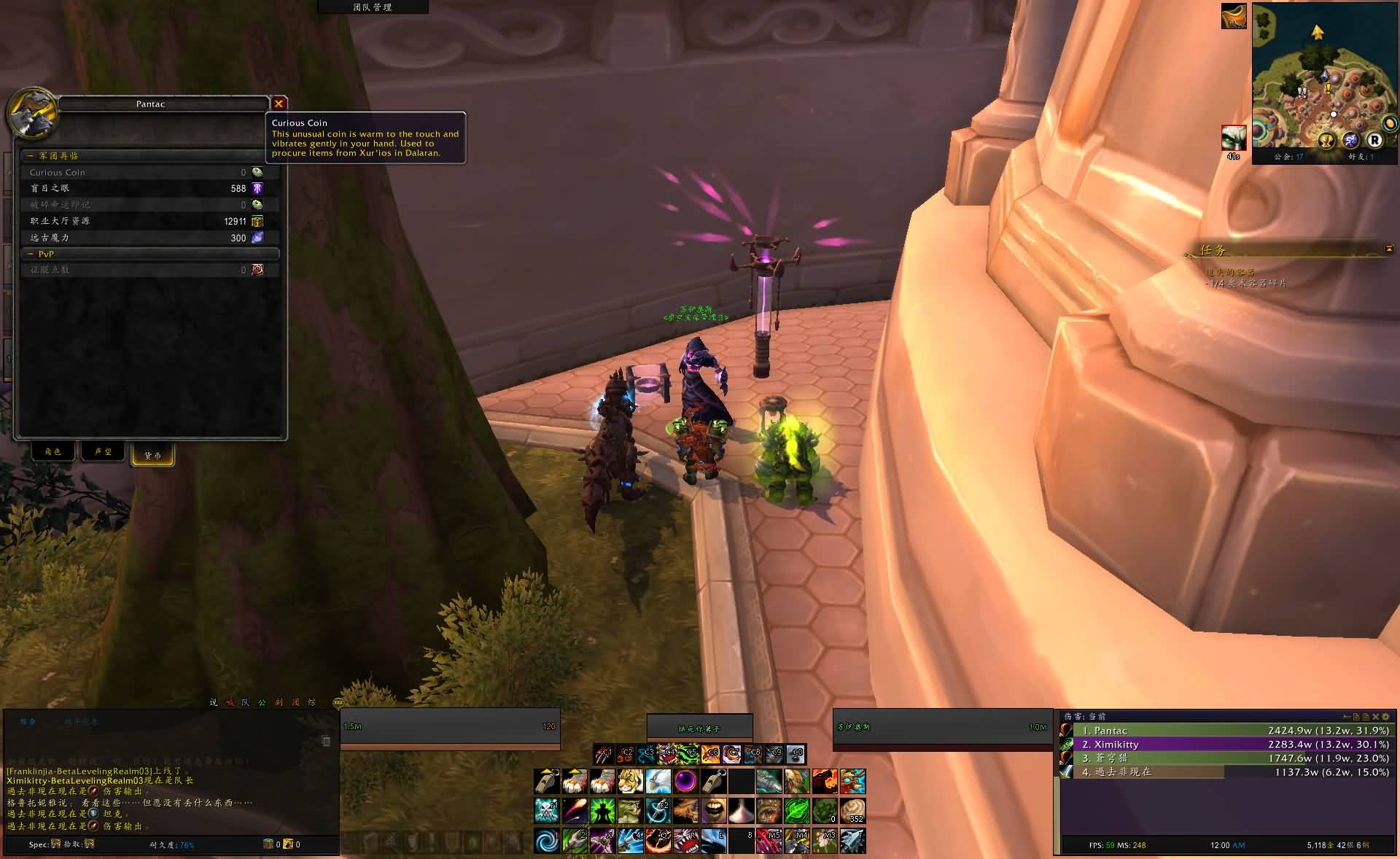This screenshot has height=859, width=1400.
Task: Collapse the 任务 quest tracker
Action: (1389, 249)
